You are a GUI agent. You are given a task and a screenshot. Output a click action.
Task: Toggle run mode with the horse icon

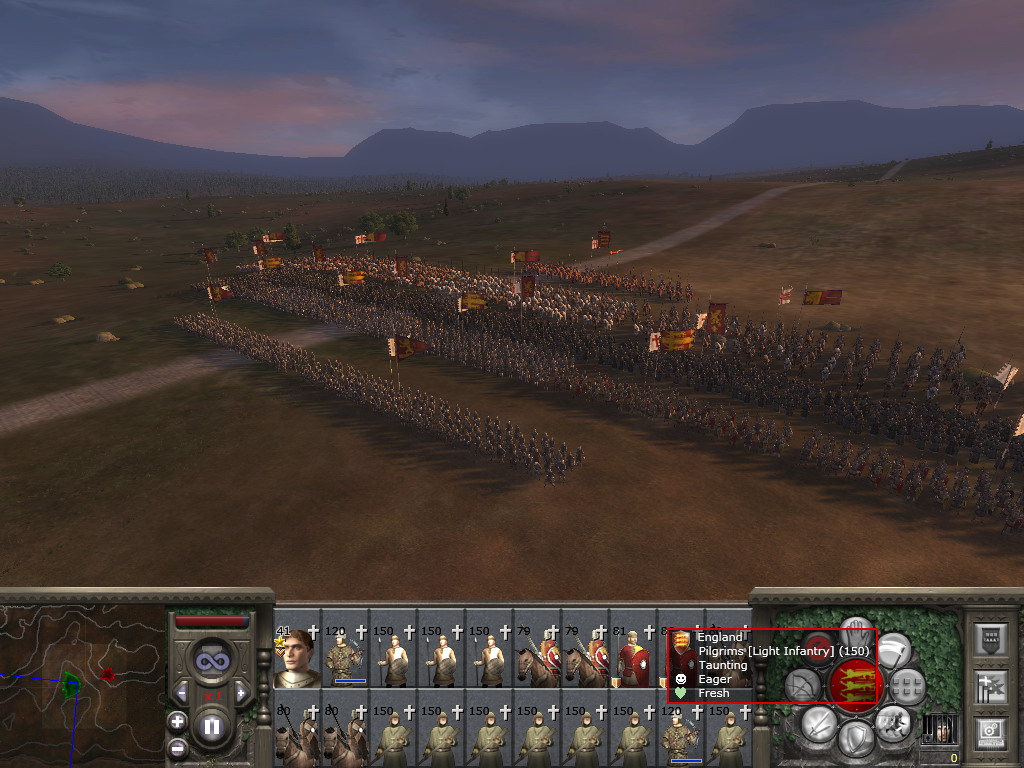891,722
